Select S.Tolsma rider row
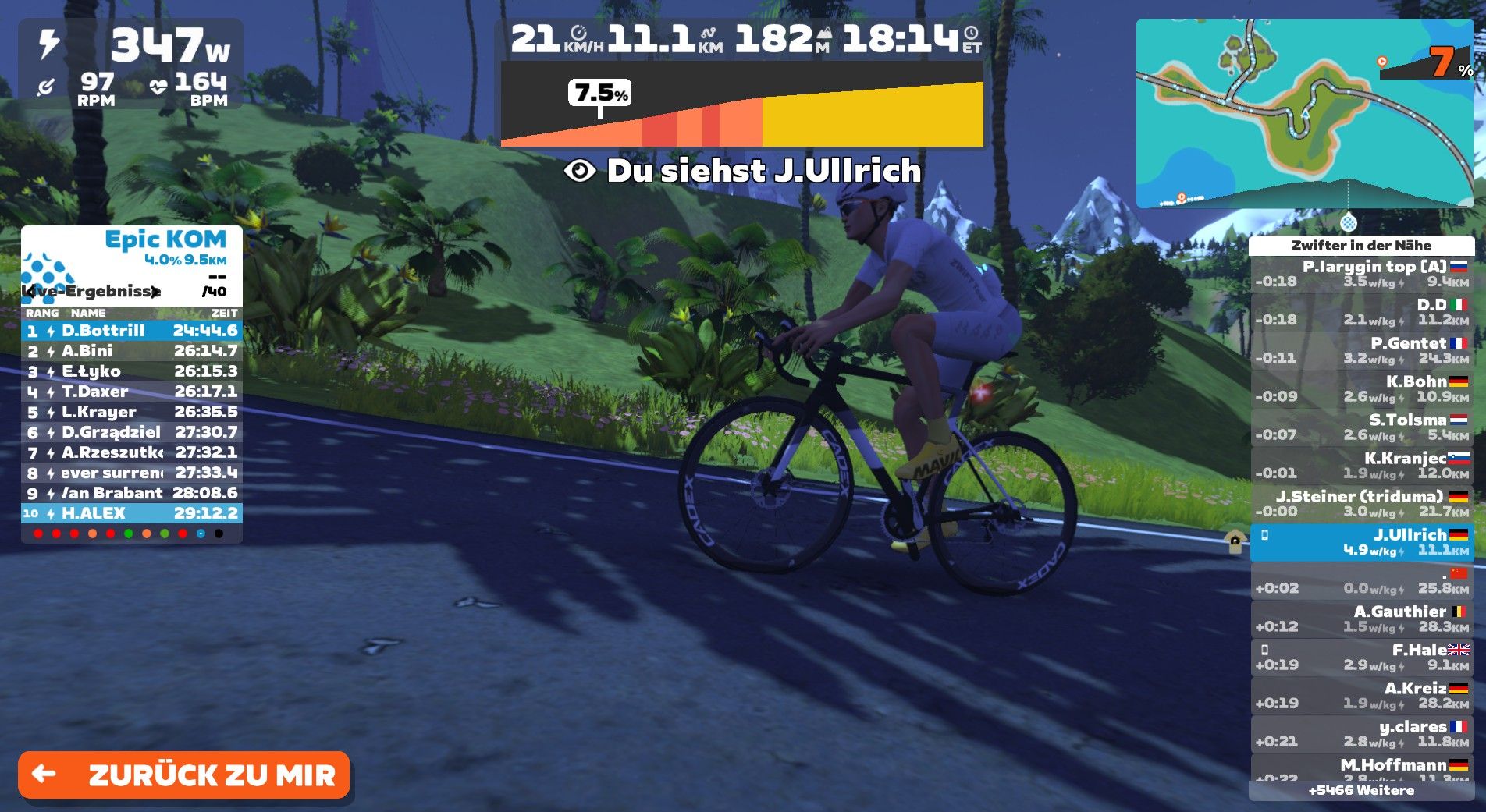This screenshot has height=812, width=1486. (x=1361, y=427)
